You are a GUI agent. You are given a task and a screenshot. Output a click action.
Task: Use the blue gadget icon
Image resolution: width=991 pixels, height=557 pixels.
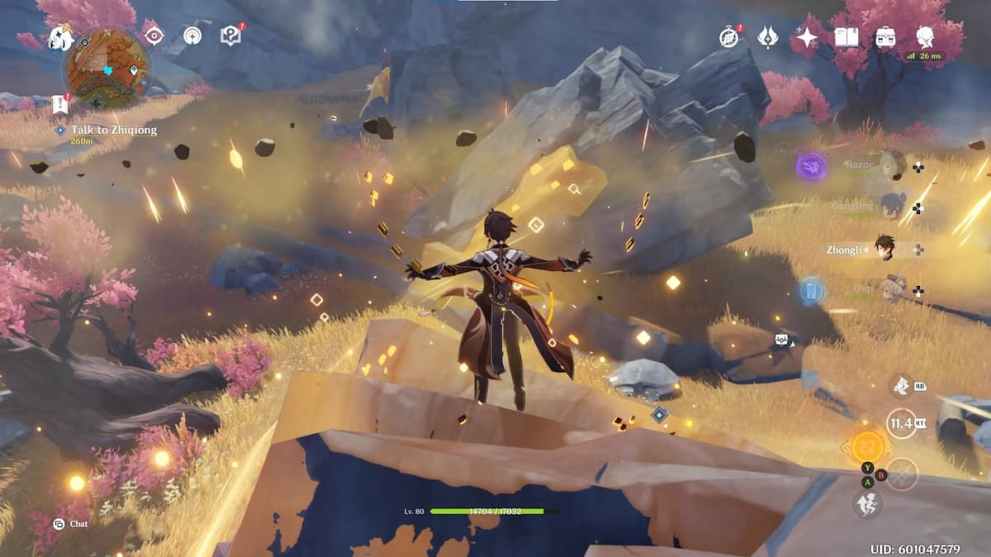pyautogui.click(x=811, y=291)
